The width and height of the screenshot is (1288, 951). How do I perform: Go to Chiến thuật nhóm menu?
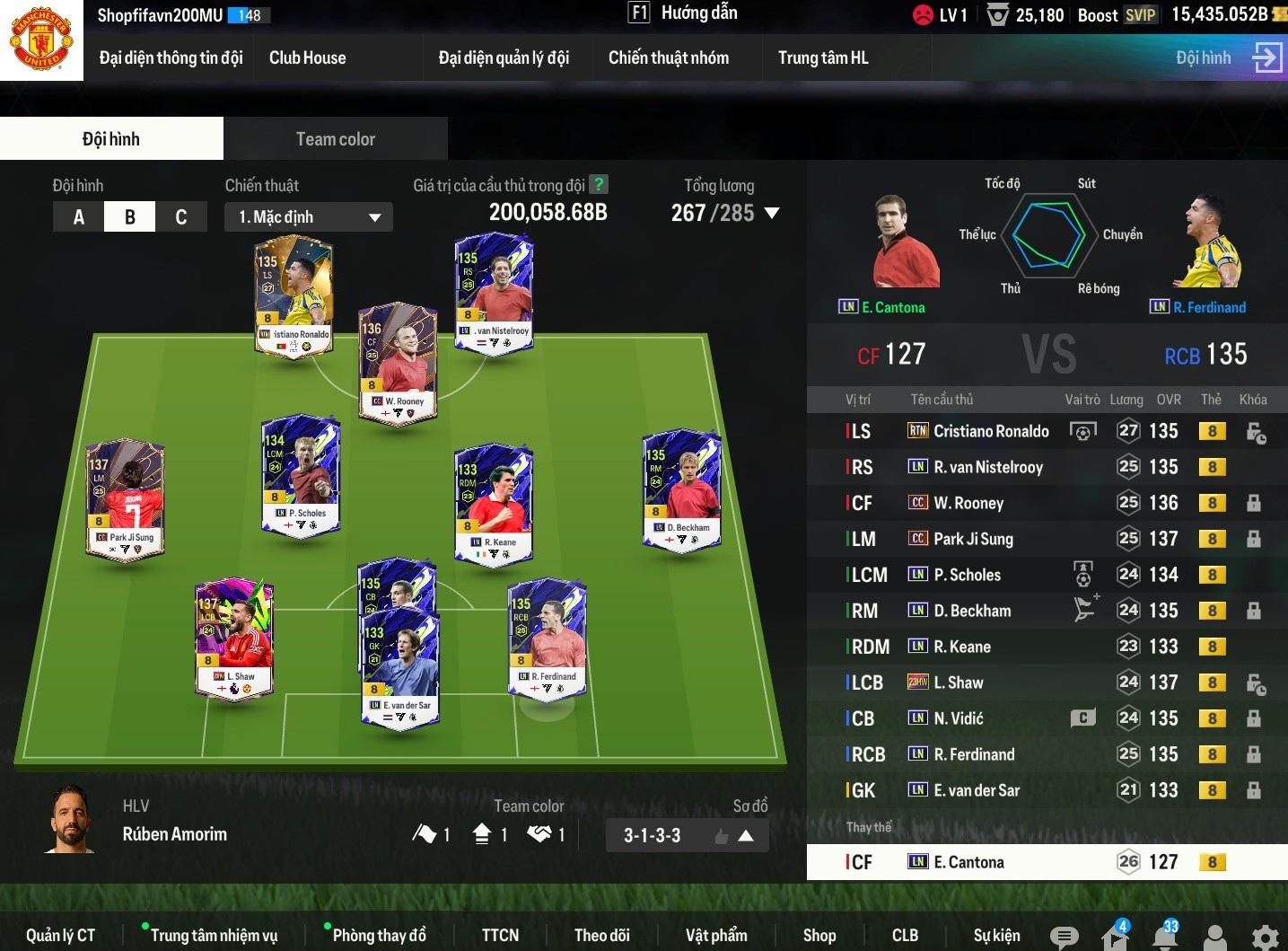668,58
